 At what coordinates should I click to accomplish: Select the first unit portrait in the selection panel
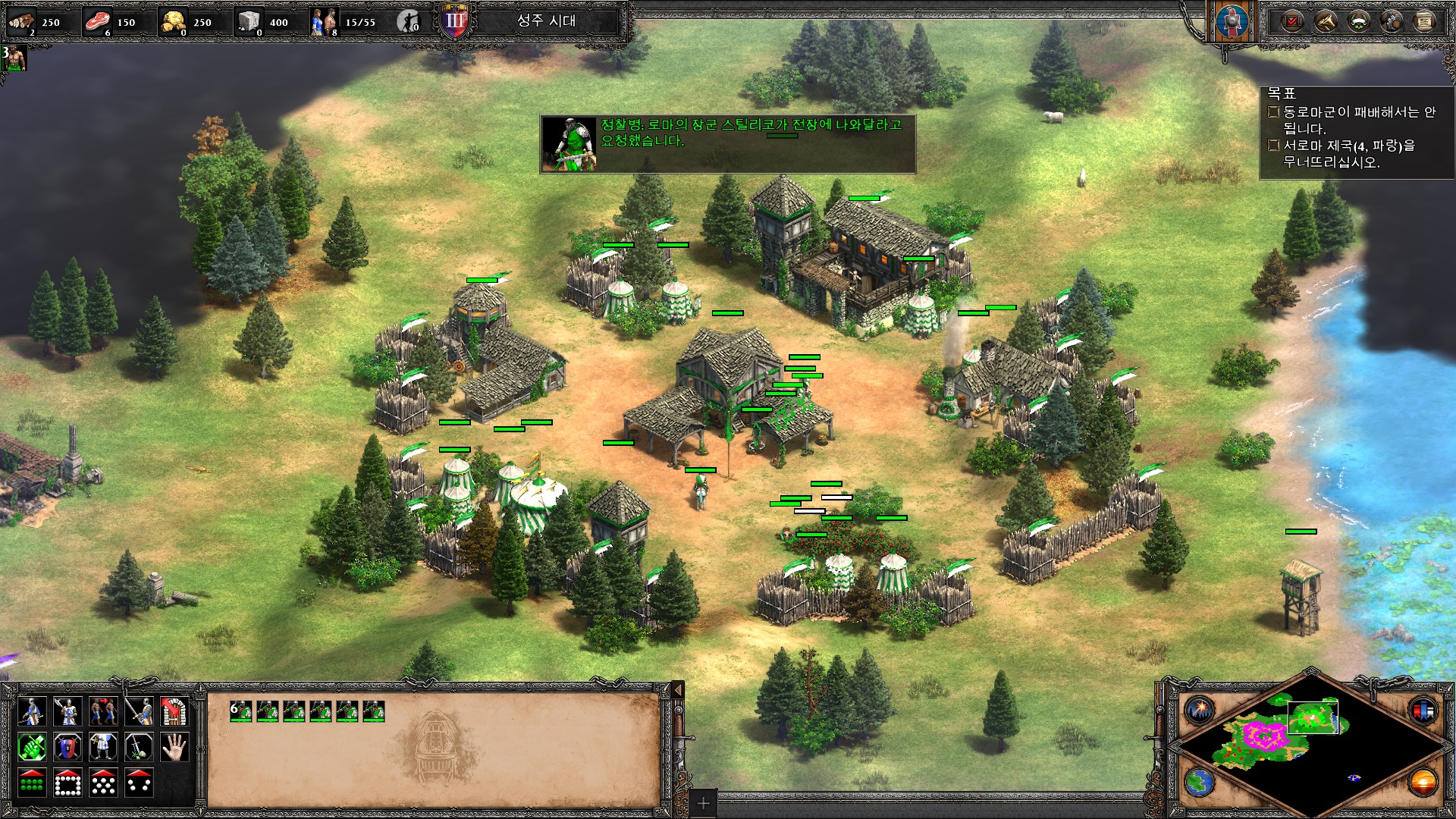point(241,711)
